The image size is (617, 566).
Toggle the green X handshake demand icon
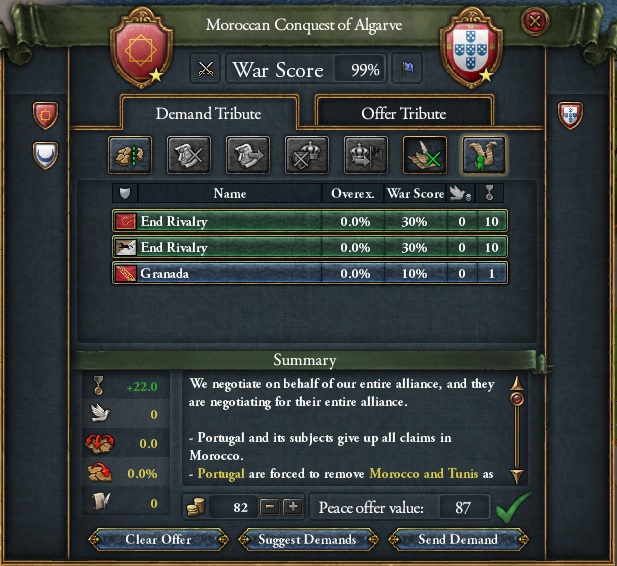(x=423, y=155)
